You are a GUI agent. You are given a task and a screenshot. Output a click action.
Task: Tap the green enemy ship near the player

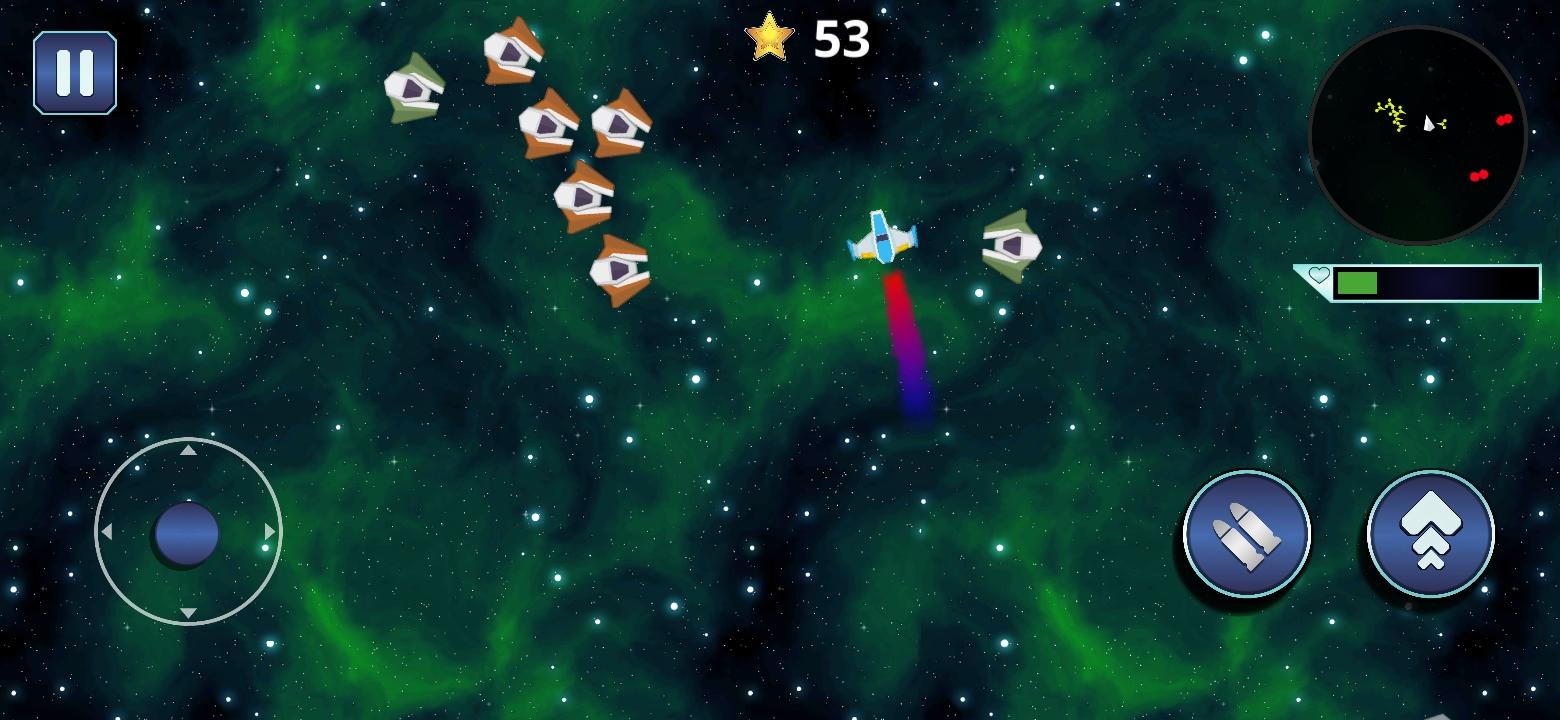pos(1013,244)
